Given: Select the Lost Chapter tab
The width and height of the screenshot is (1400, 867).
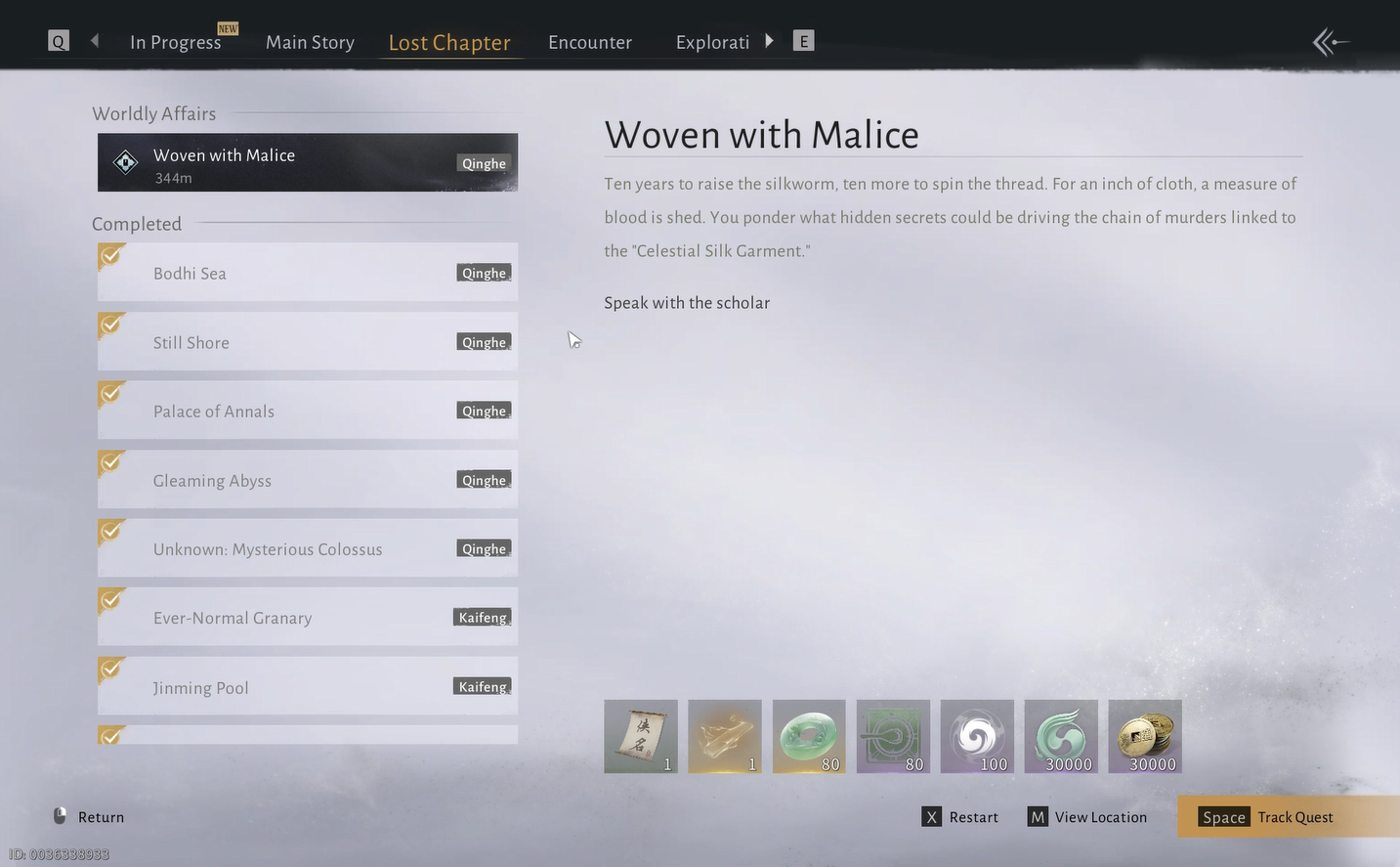Looking at the screenshot, I should (x=449, y=42).
